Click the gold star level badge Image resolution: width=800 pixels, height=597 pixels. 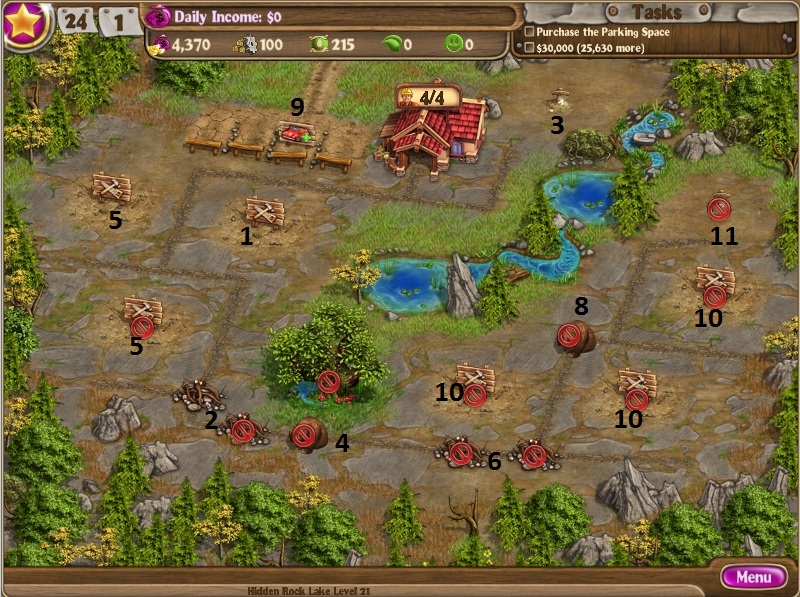25,24
